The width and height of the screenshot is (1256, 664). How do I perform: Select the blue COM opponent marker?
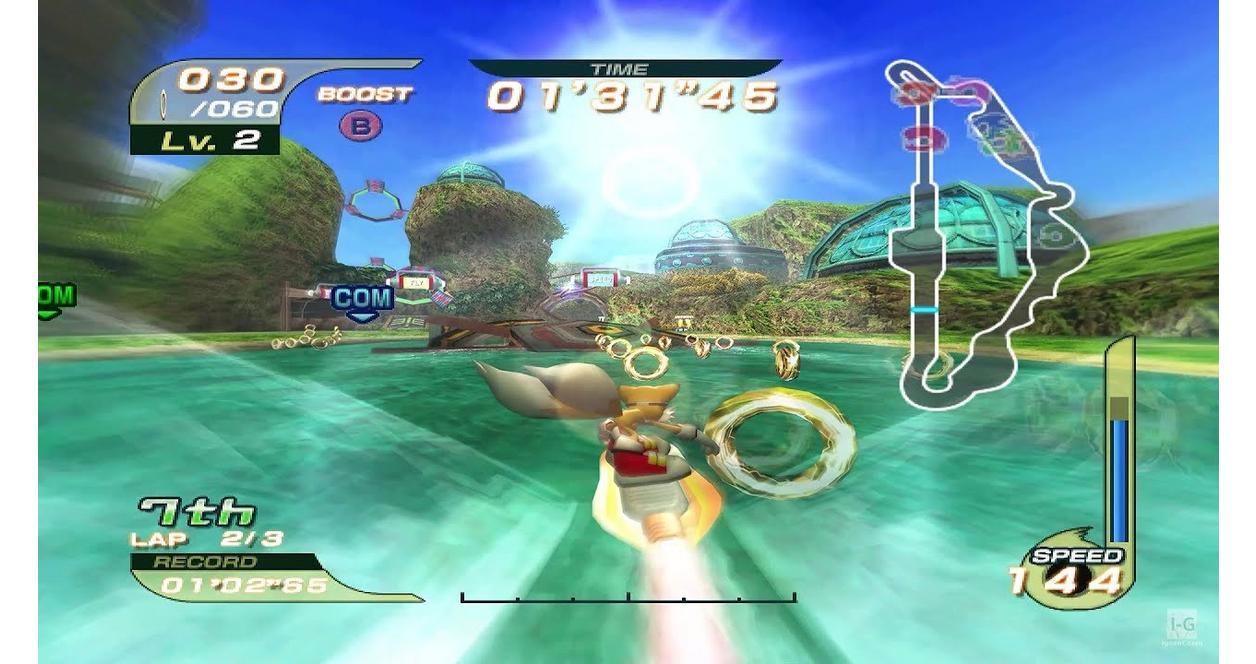point(362,299)
